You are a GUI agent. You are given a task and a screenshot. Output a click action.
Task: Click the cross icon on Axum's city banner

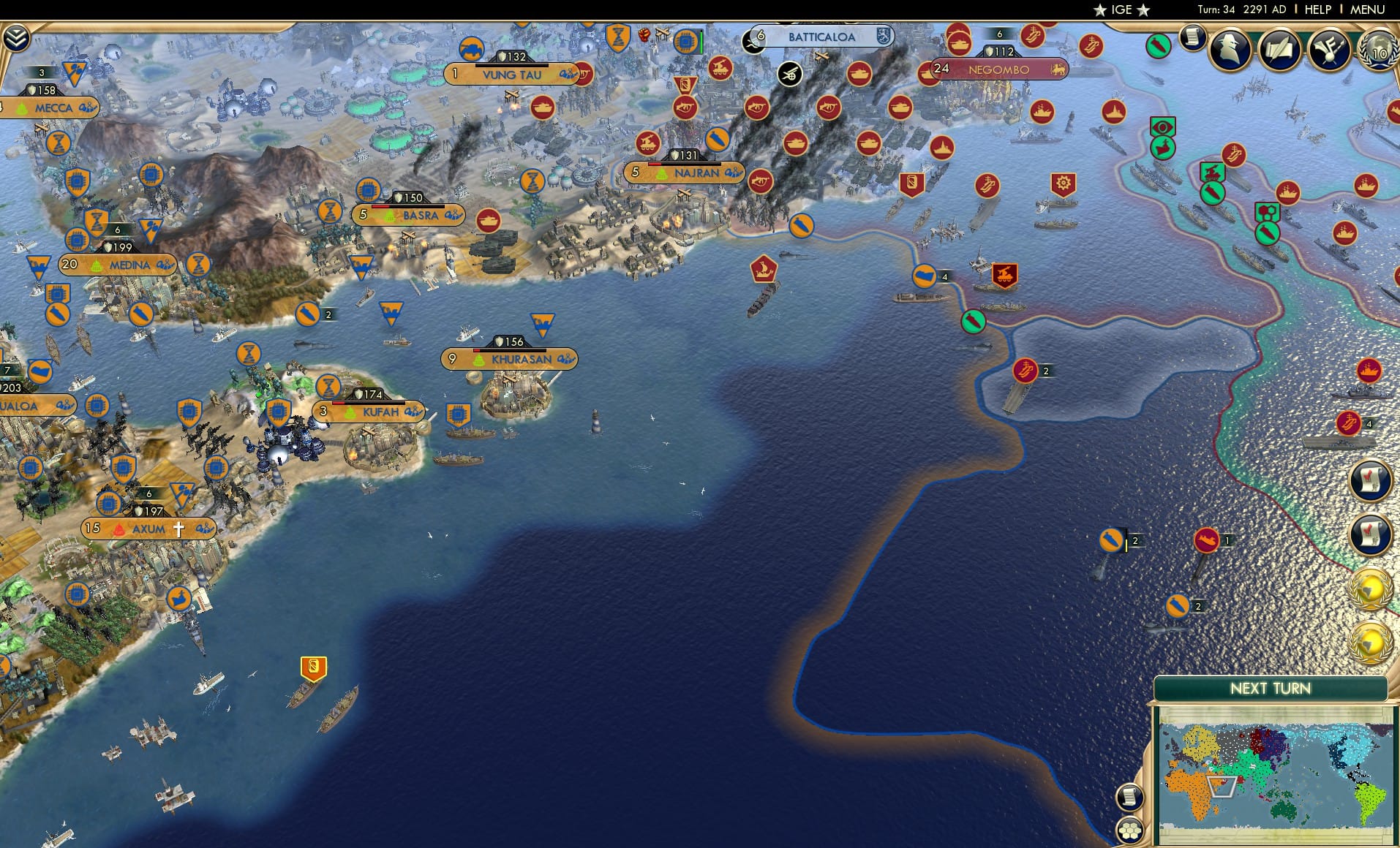click(179, 528)
